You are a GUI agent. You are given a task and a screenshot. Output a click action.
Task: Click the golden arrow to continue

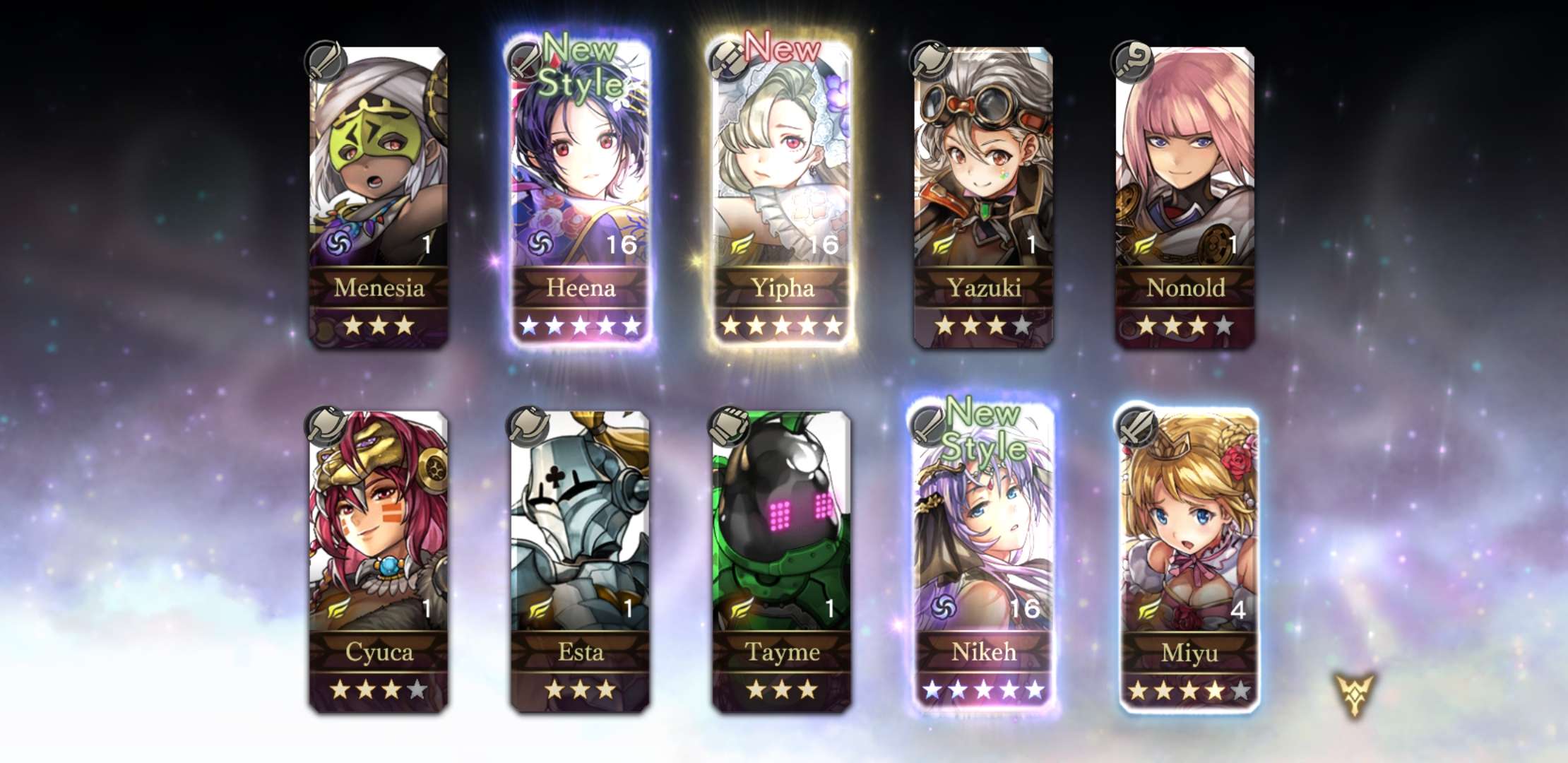tap(1354, 694)
